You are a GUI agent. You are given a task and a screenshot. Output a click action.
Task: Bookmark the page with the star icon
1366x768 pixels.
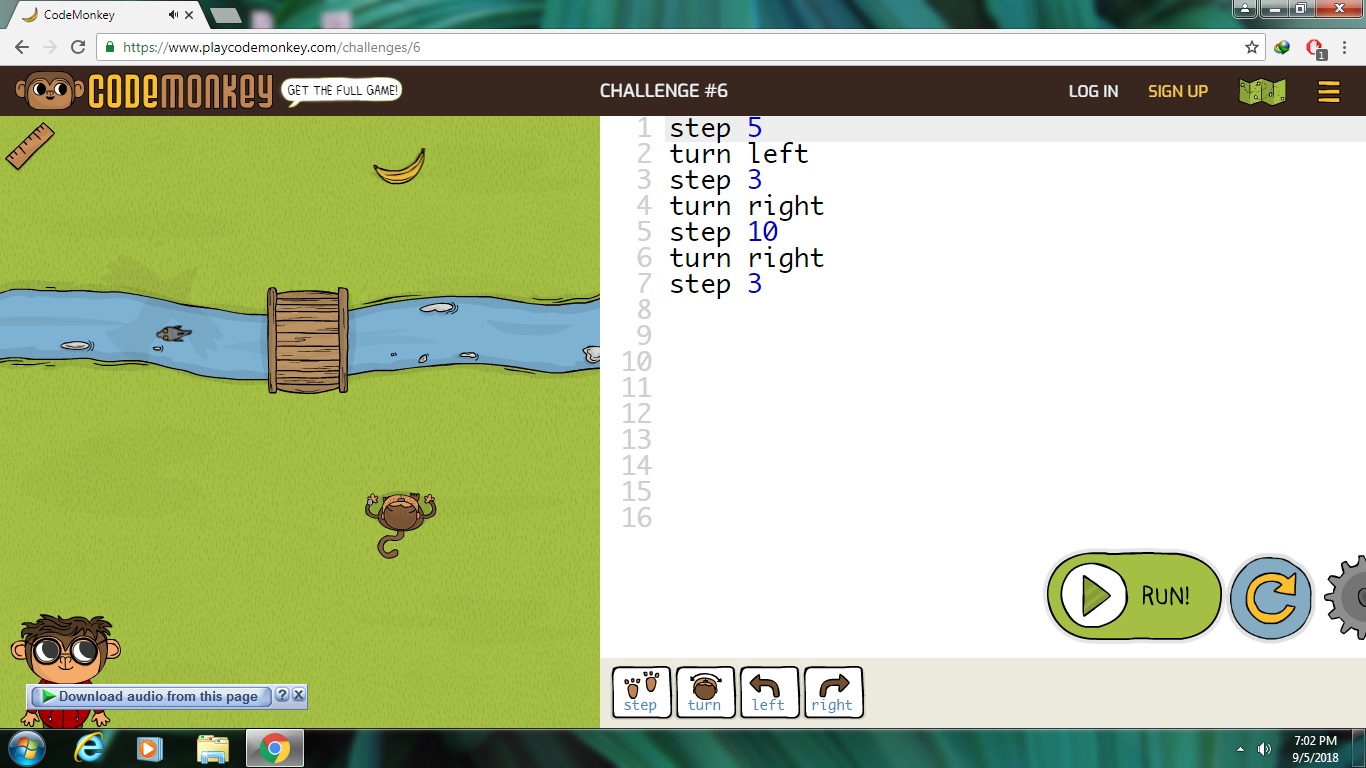(1251, 46)
